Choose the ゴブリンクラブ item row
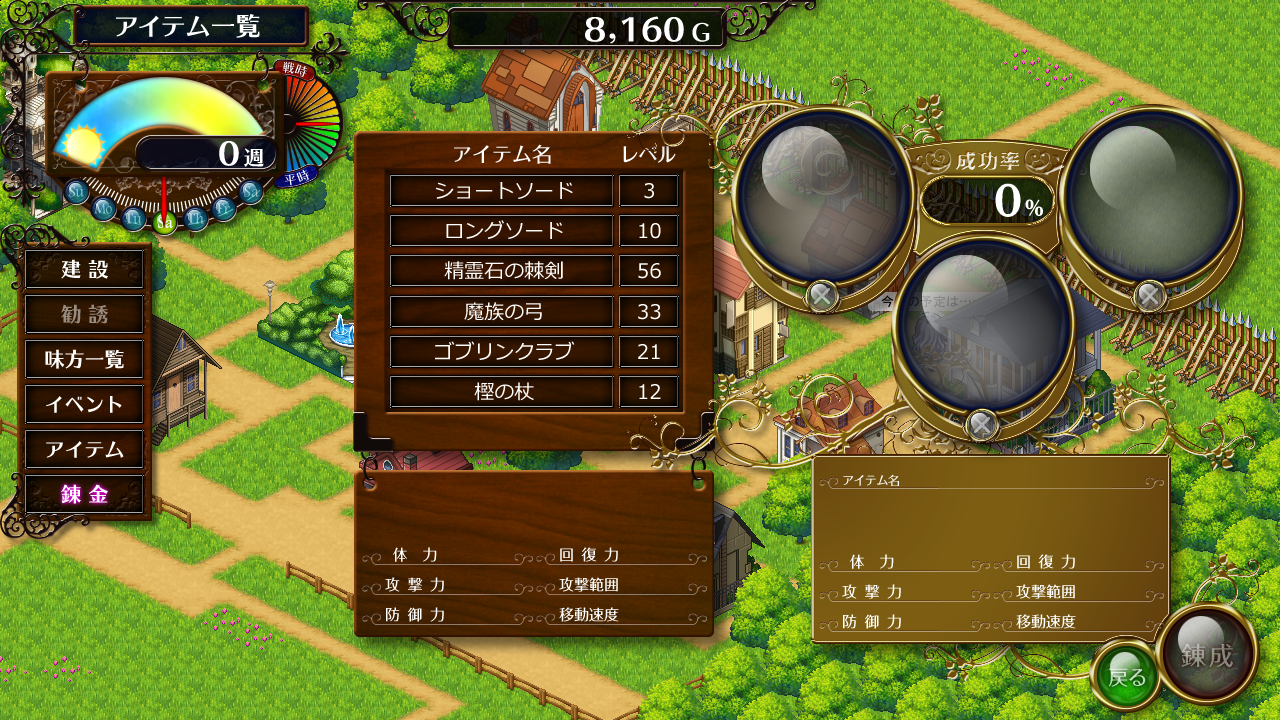The height and width of the screenshot is (720, 1280). tap(501, 351)
